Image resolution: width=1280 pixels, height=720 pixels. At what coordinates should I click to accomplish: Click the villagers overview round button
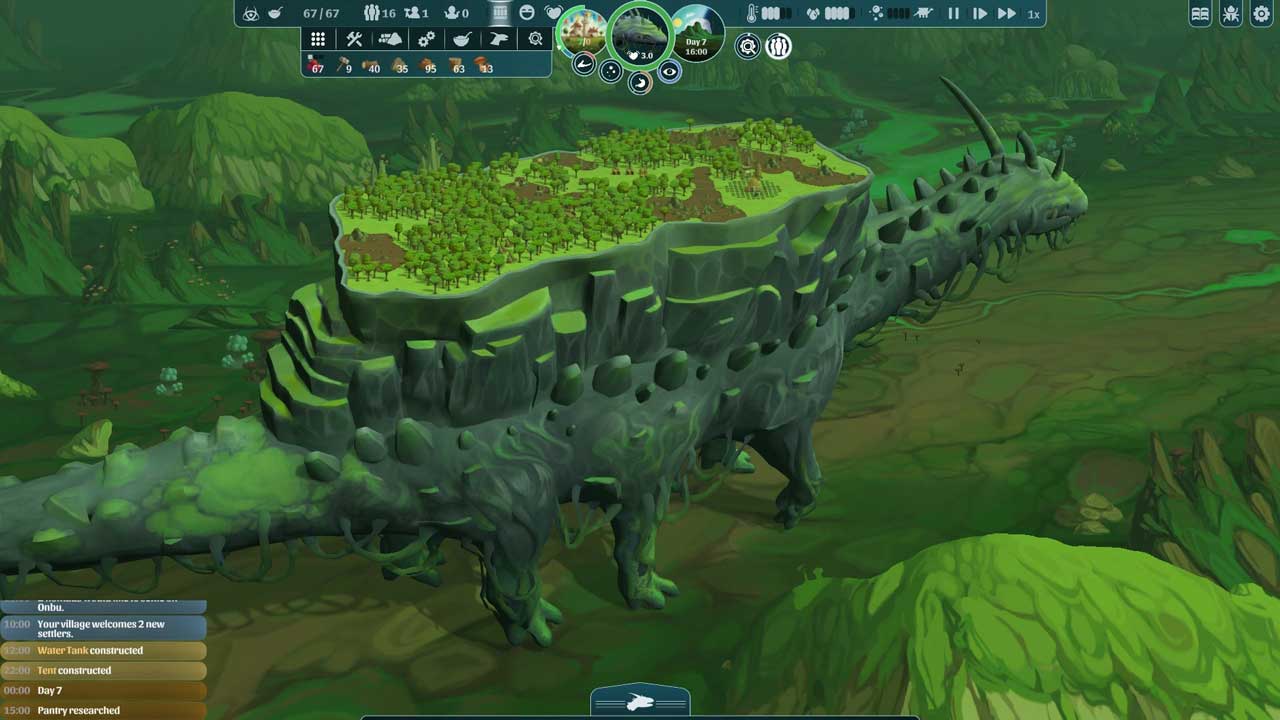[778, 46]
